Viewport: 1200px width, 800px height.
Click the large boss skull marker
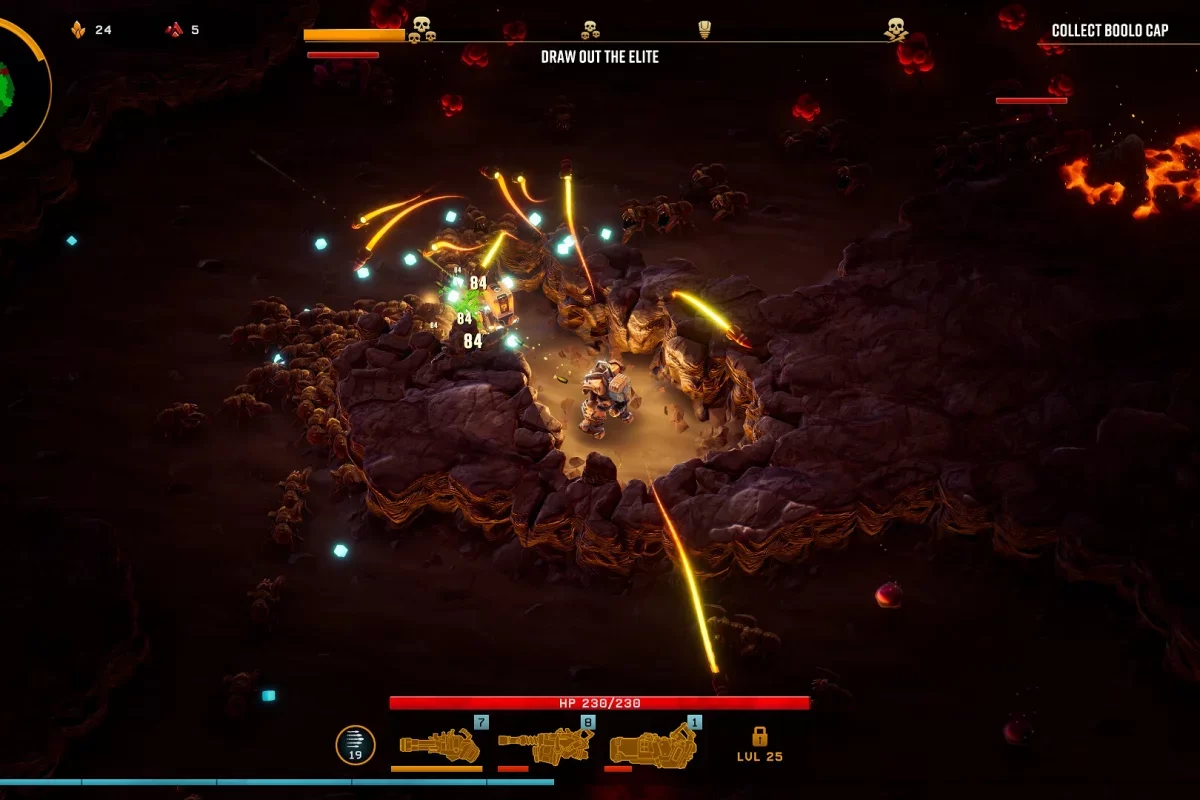(895, 29)
